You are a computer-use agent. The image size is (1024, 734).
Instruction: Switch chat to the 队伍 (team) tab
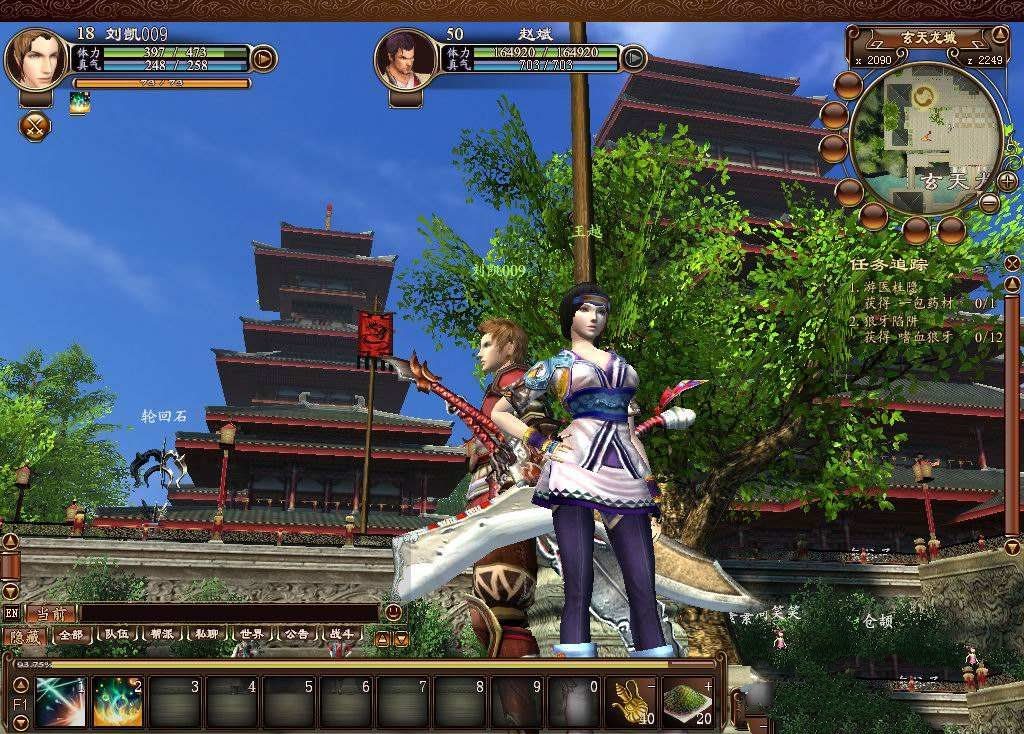[x=117, y=635]
